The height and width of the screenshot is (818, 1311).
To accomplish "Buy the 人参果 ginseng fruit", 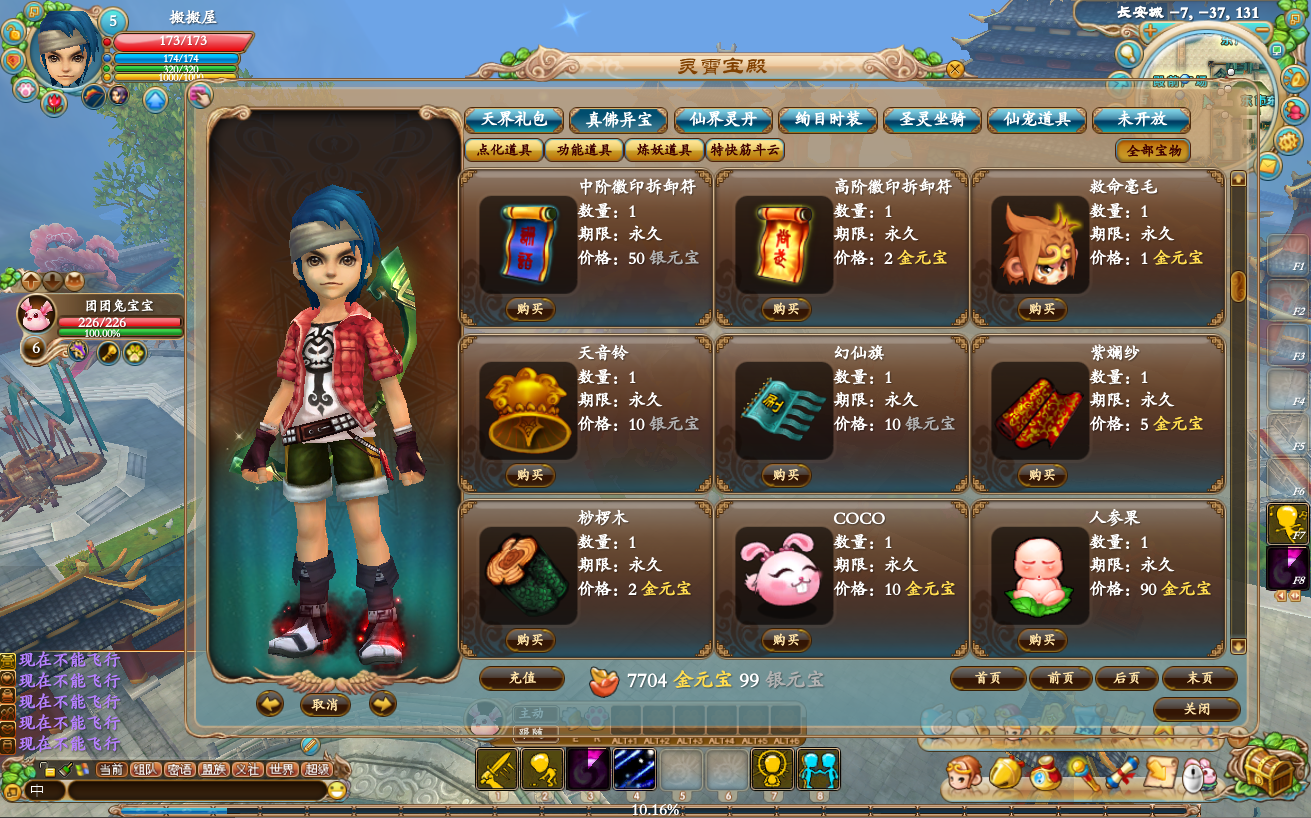I will pos(1042,640).
